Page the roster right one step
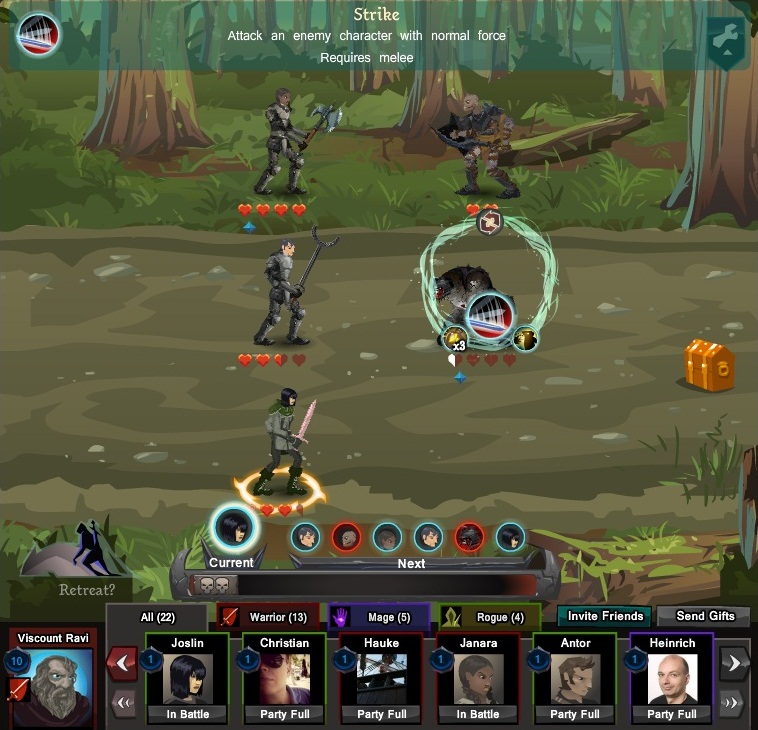758x730 pixels. click(x=734, y=662)
